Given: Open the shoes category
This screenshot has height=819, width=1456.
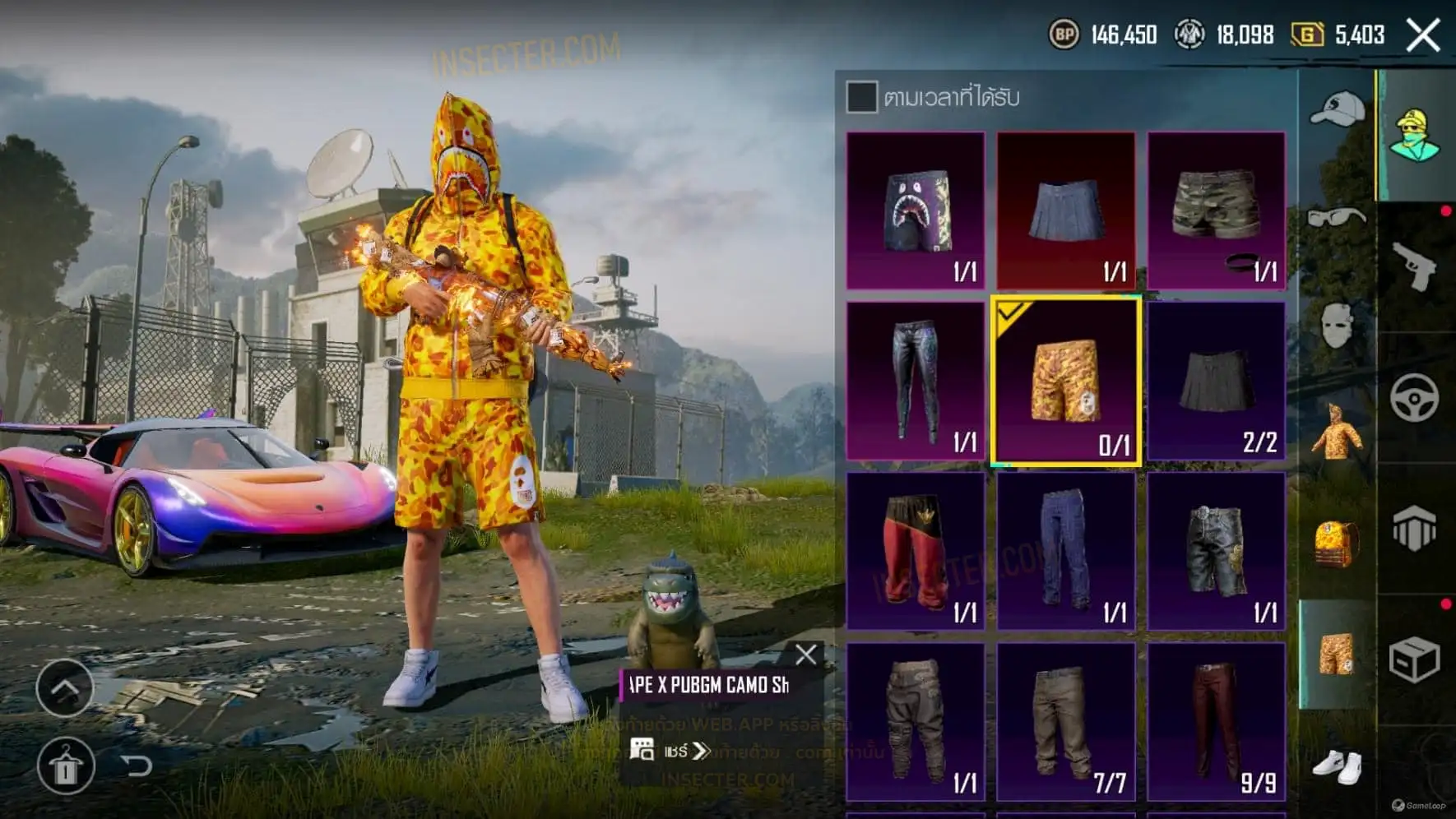Looking at the screenshot, I should (1337, 766).
